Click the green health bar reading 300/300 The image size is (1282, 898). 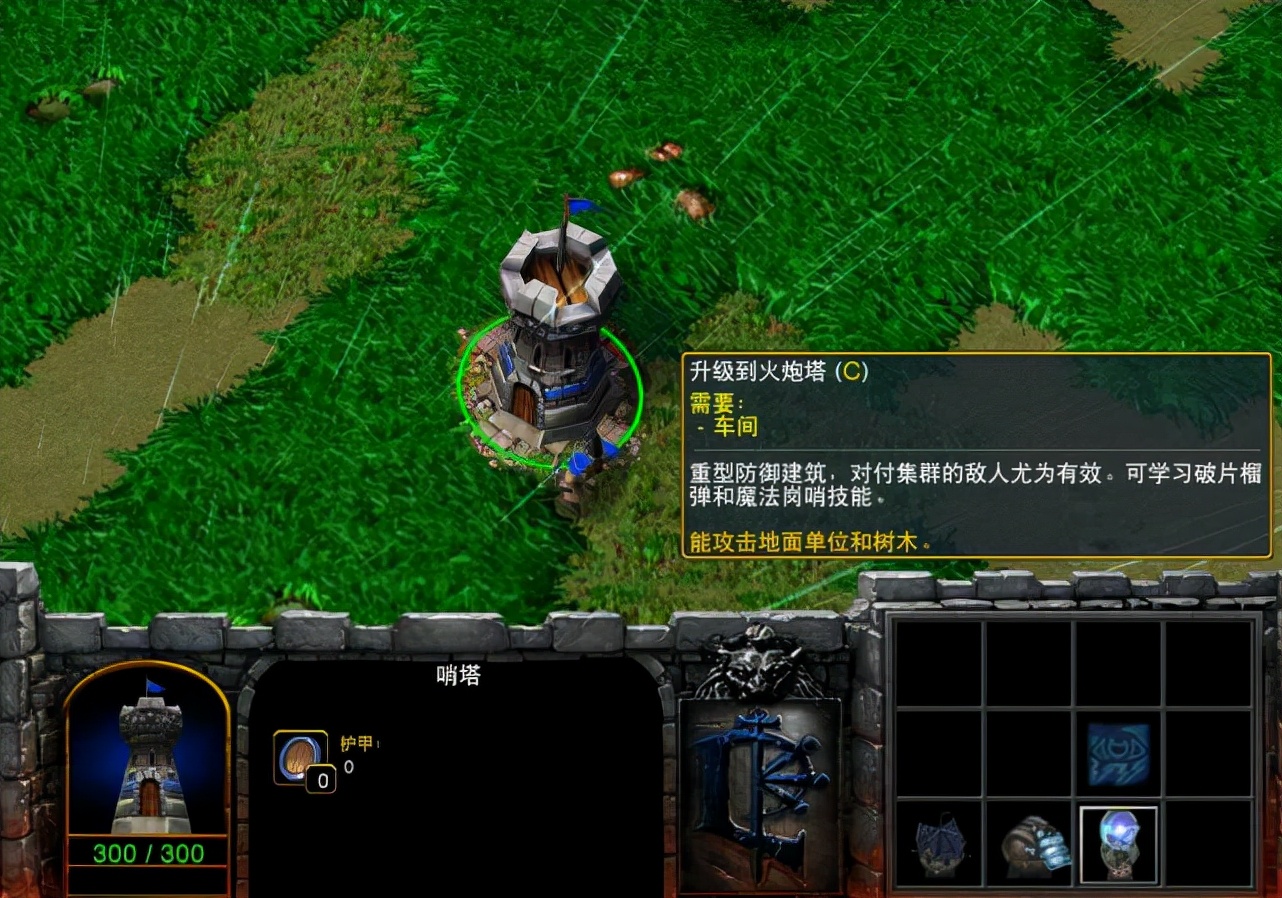[x=150, y=853]
